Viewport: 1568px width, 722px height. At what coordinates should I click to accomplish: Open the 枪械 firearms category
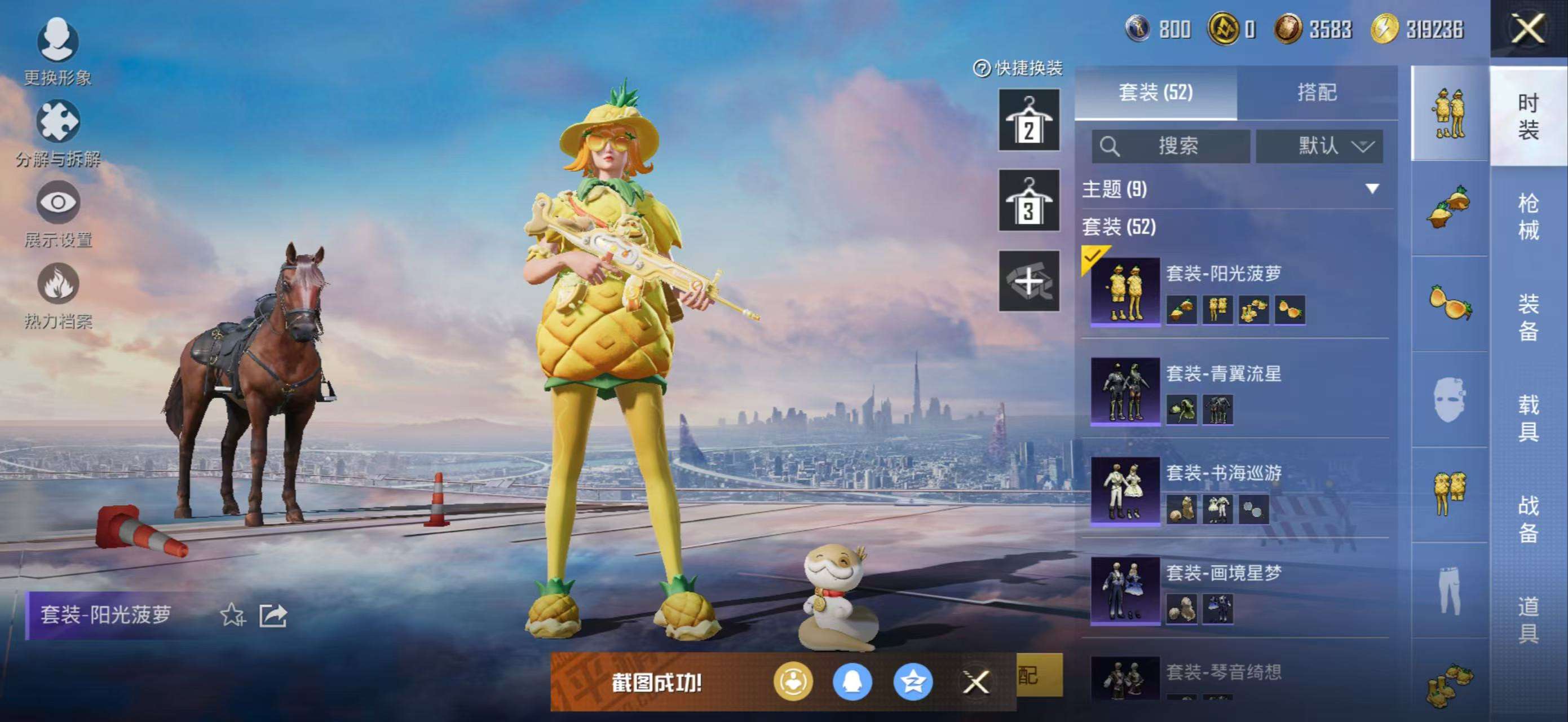coord(1529,216)
